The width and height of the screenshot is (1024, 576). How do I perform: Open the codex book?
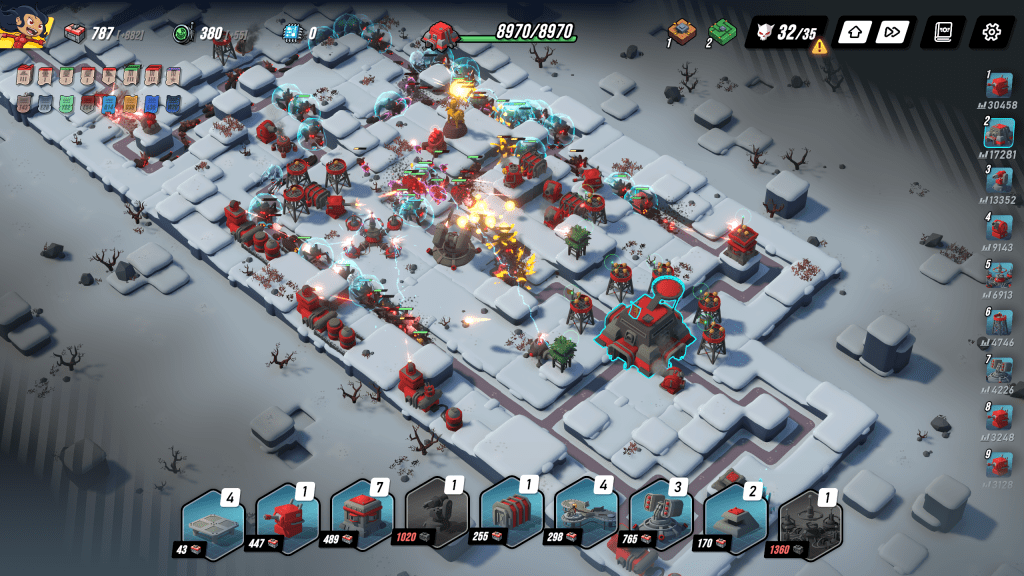942,32
